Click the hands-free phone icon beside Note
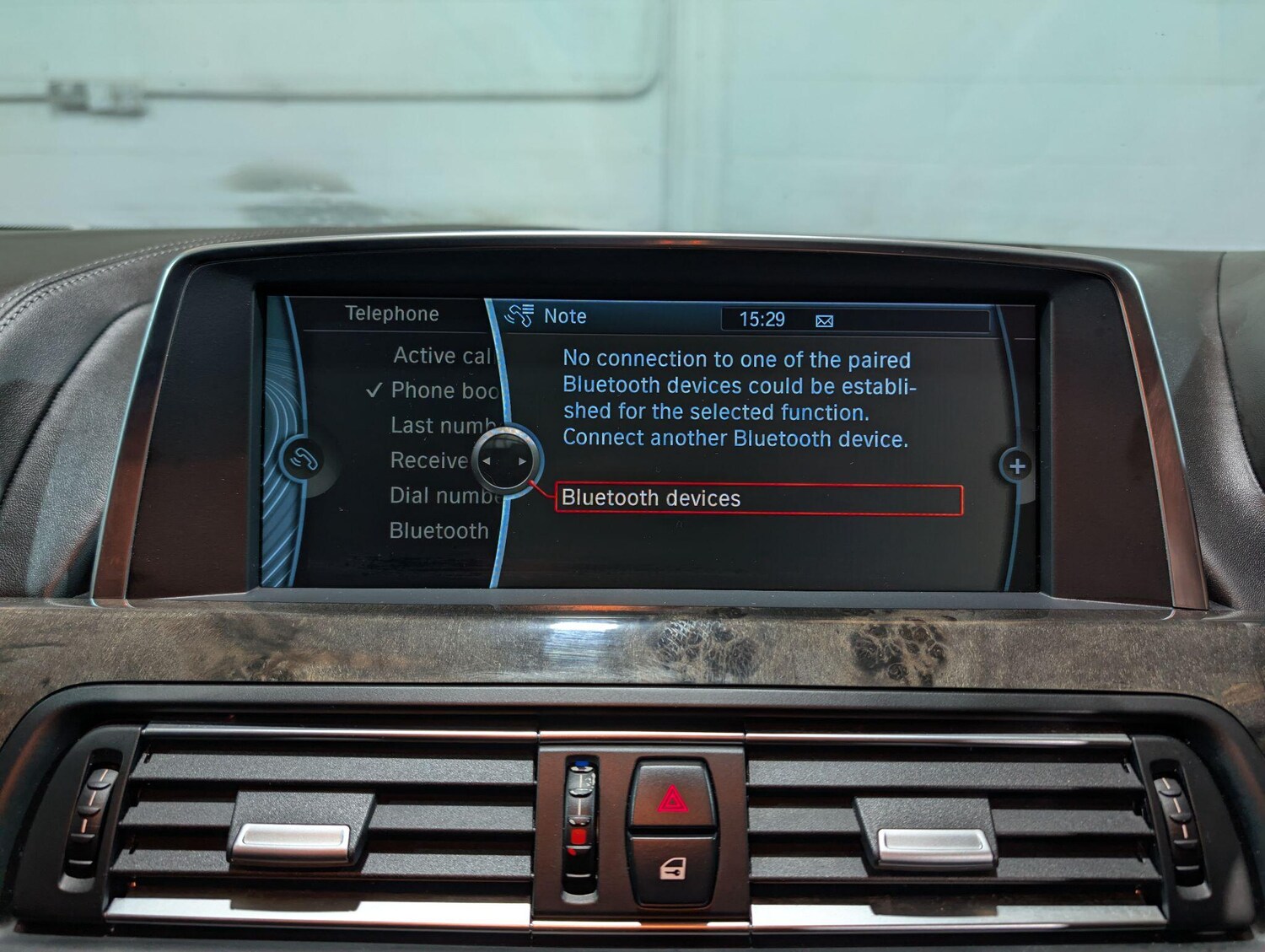 520,316
